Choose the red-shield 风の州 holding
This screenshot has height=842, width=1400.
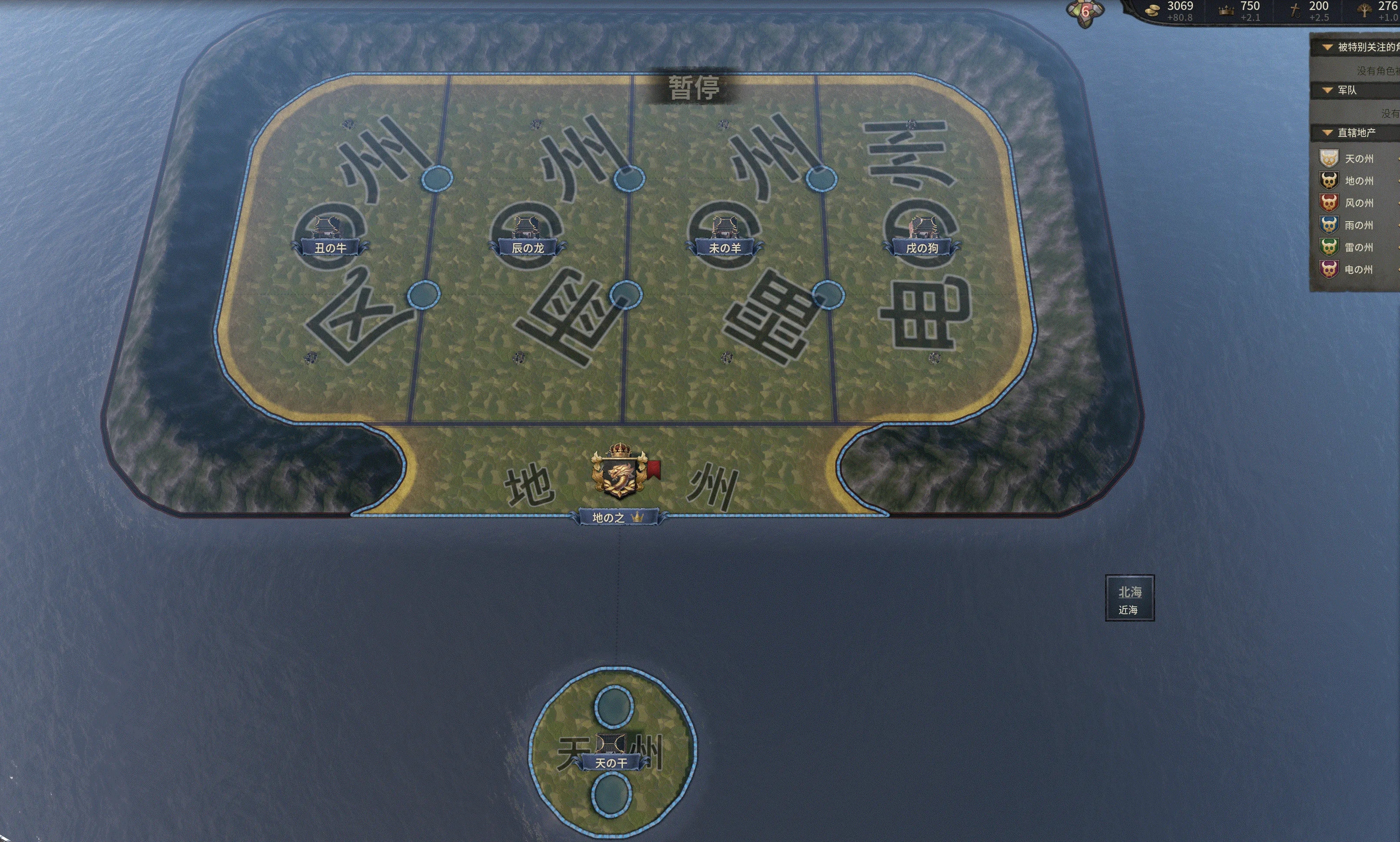tap(1358, 203)
